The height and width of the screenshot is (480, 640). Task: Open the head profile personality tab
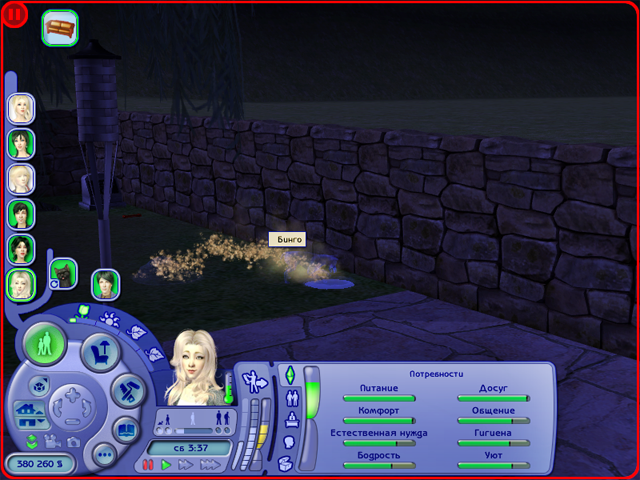point(289,440)
